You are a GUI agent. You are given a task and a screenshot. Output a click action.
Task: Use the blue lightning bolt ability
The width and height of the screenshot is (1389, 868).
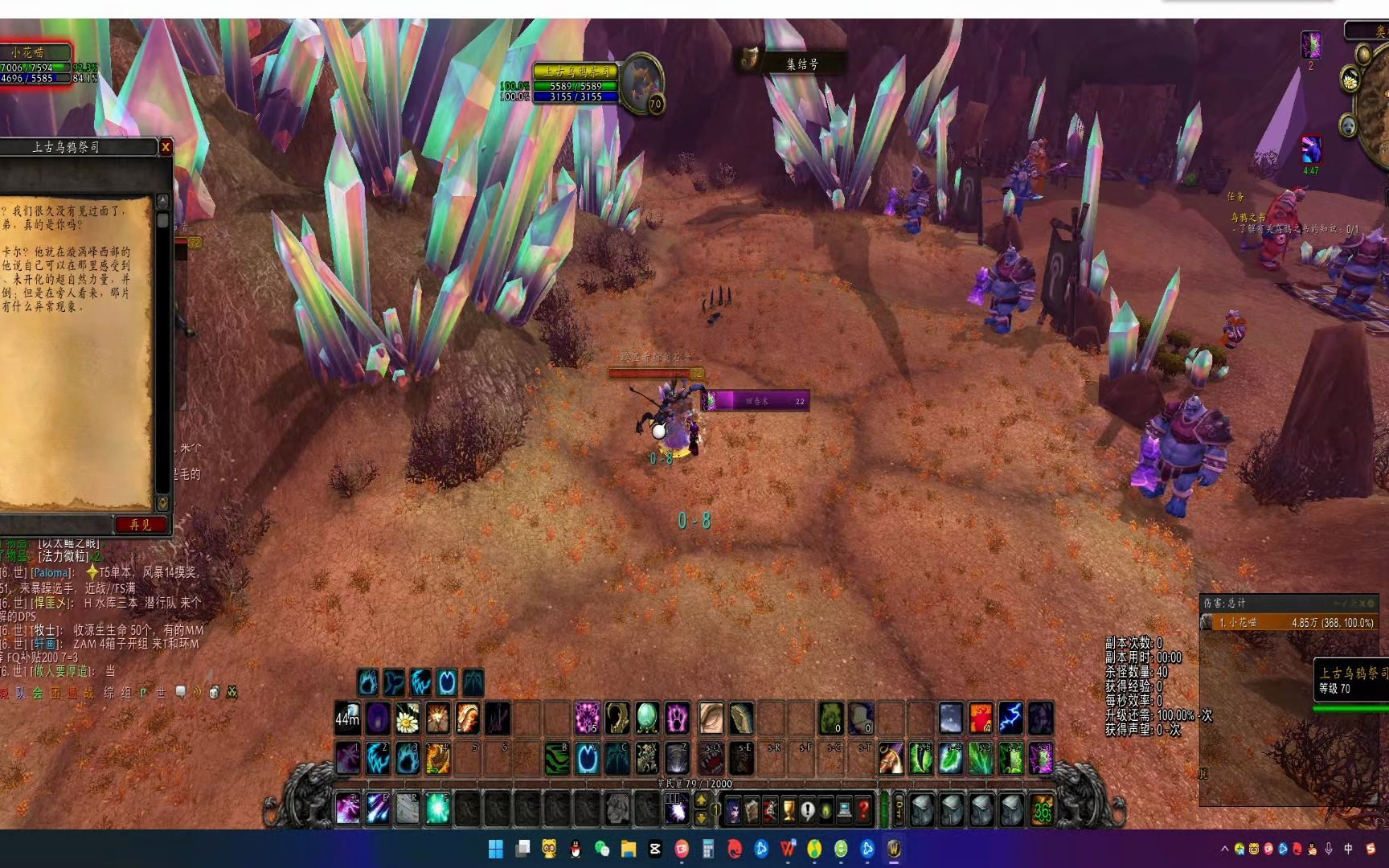[x=1010, y=719]
